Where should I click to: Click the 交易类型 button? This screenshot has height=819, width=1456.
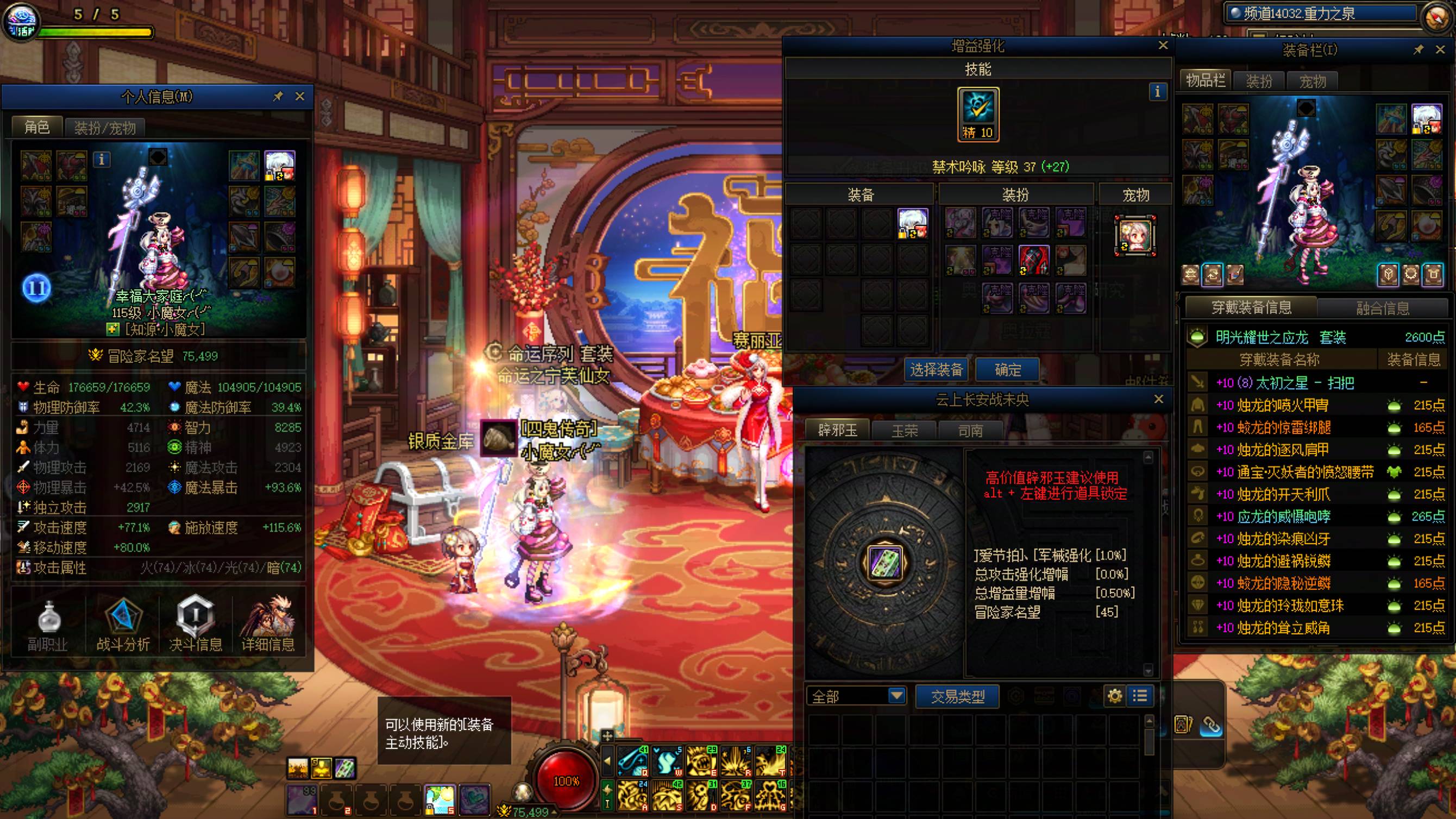point(957,696)
